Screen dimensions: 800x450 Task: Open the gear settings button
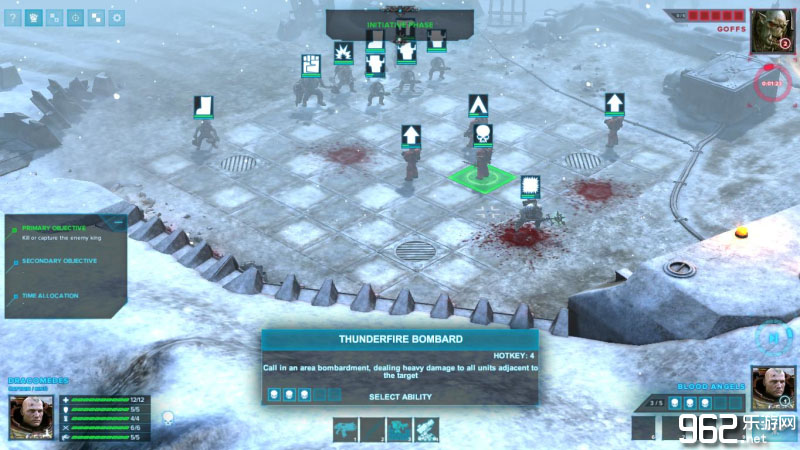[117, 17]
